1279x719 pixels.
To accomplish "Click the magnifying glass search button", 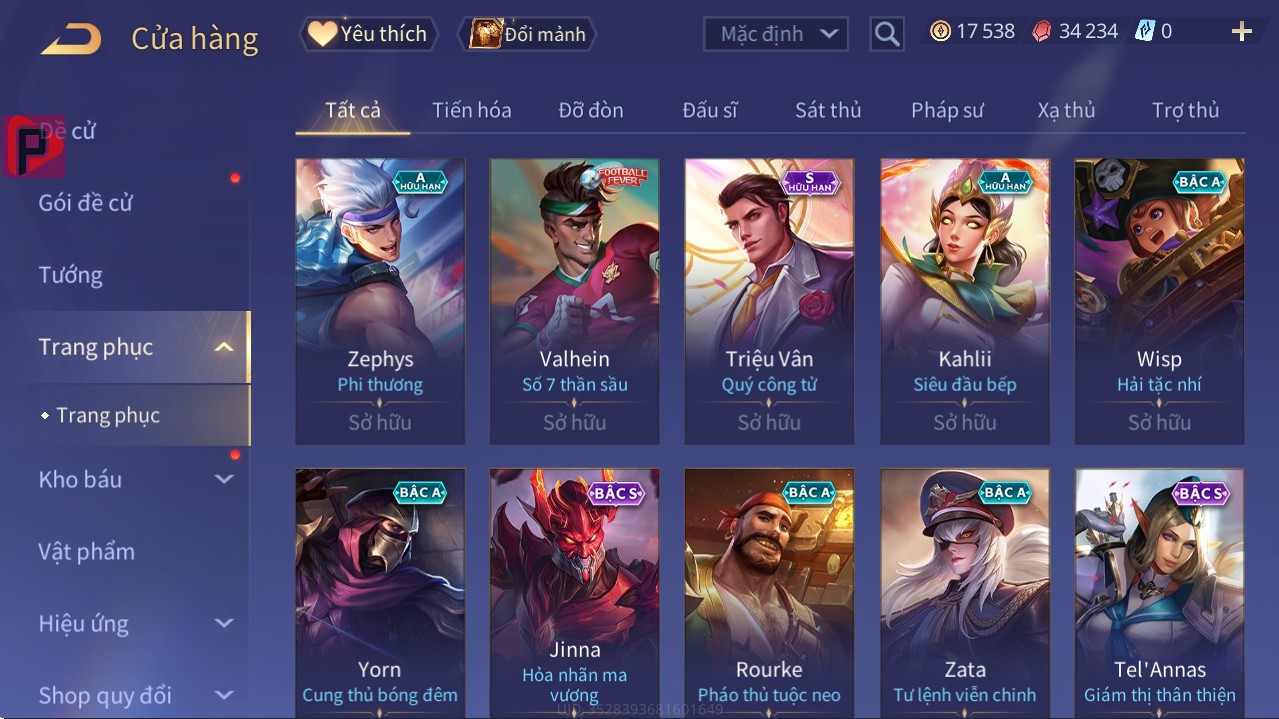I will (x=886, y=34).
